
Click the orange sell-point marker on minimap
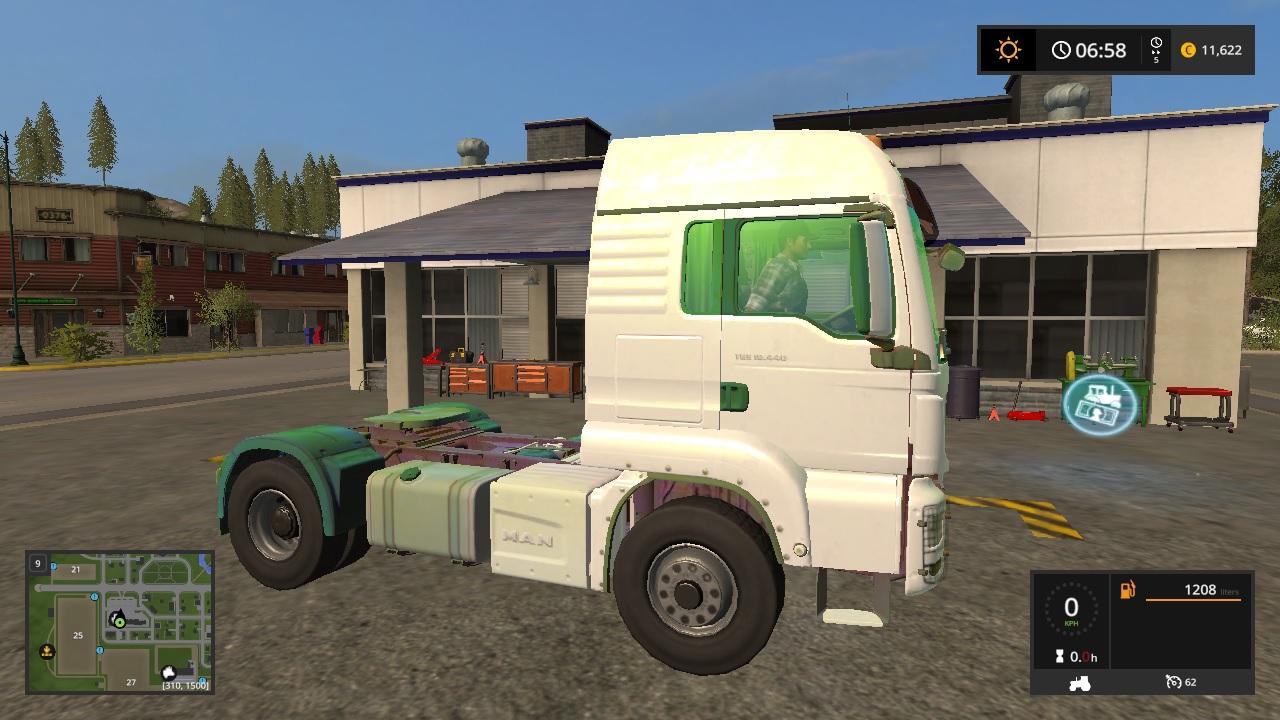pyautogui.click(x=46, y=652)
